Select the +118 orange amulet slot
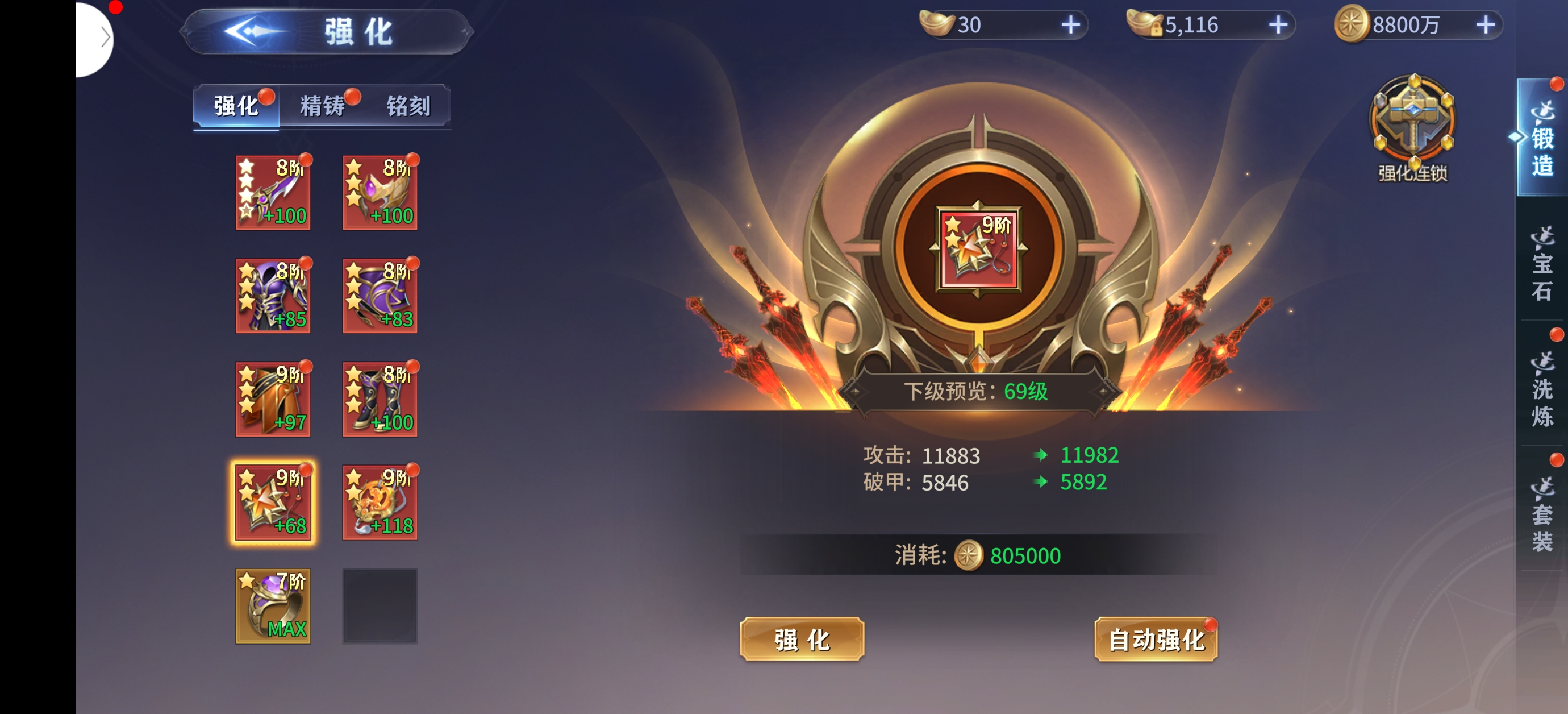Viewport: 1568px width, 714px height. pos(380,502)
